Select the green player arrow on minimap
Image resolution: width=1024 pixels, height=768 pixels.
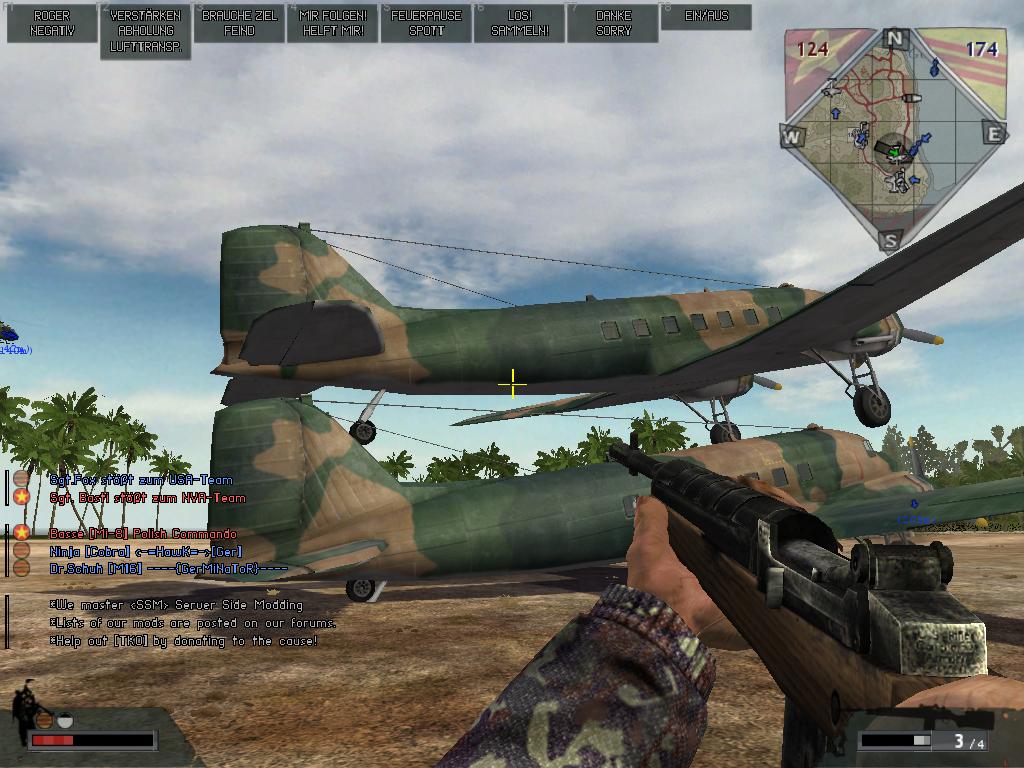895,152
